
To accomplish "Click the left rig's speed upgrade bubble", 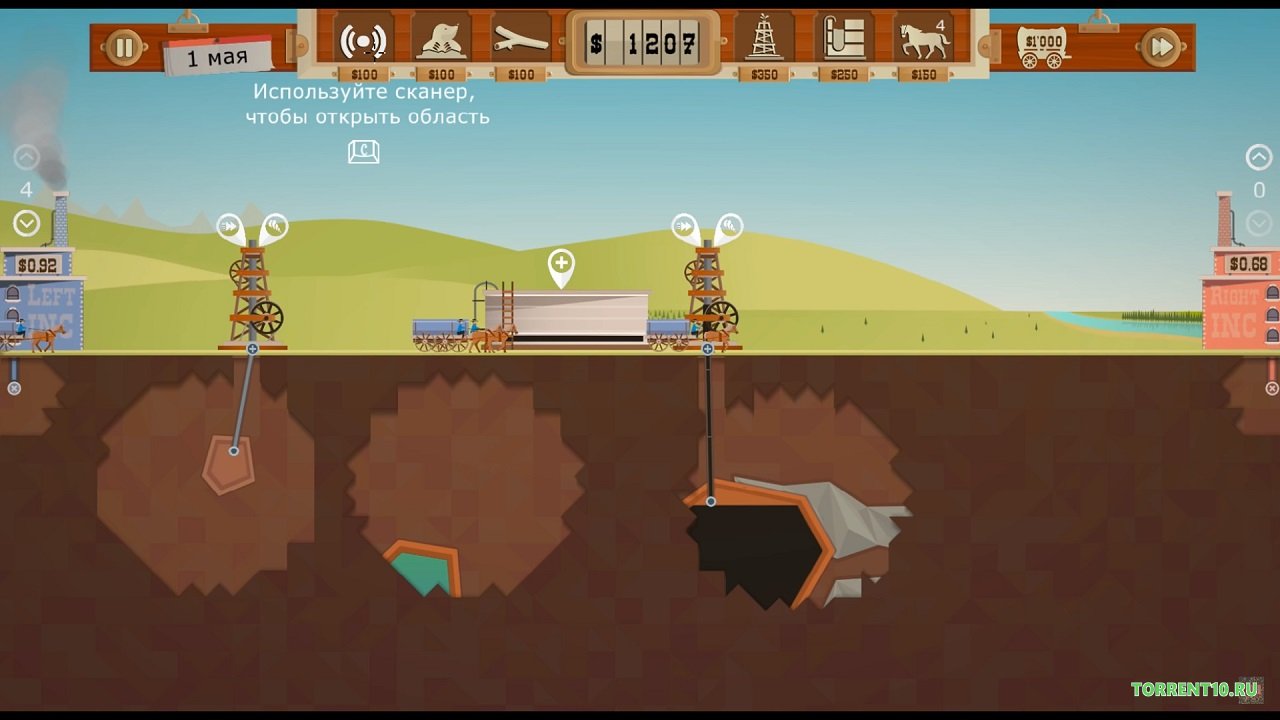I will [231, 226].
